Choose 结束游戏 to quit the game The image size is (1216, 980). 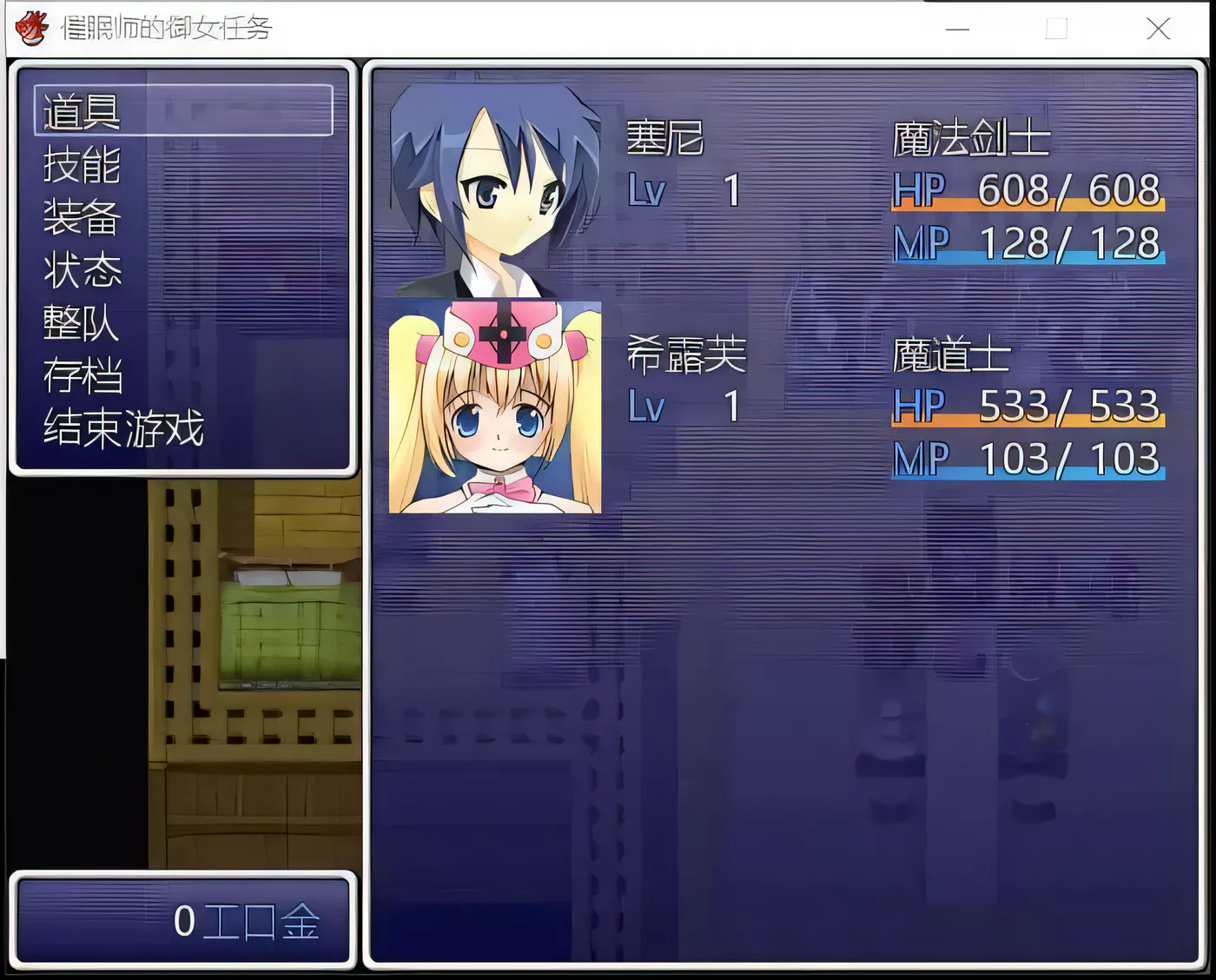[122, 427]
